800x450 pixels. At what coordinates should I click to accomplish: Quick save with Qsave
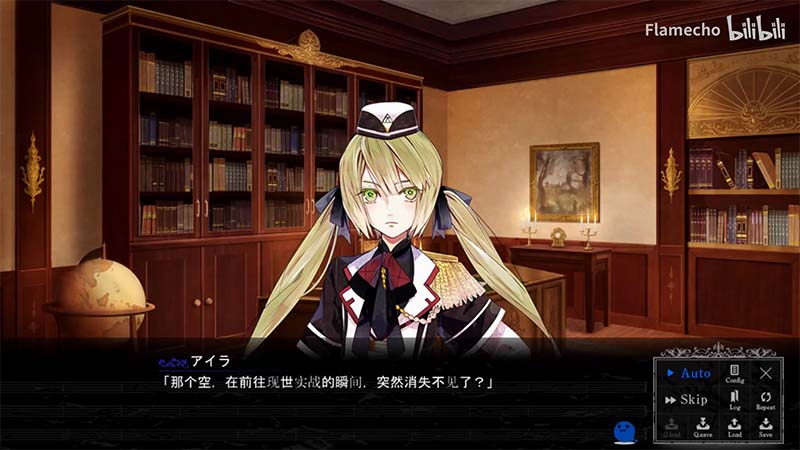703,427
